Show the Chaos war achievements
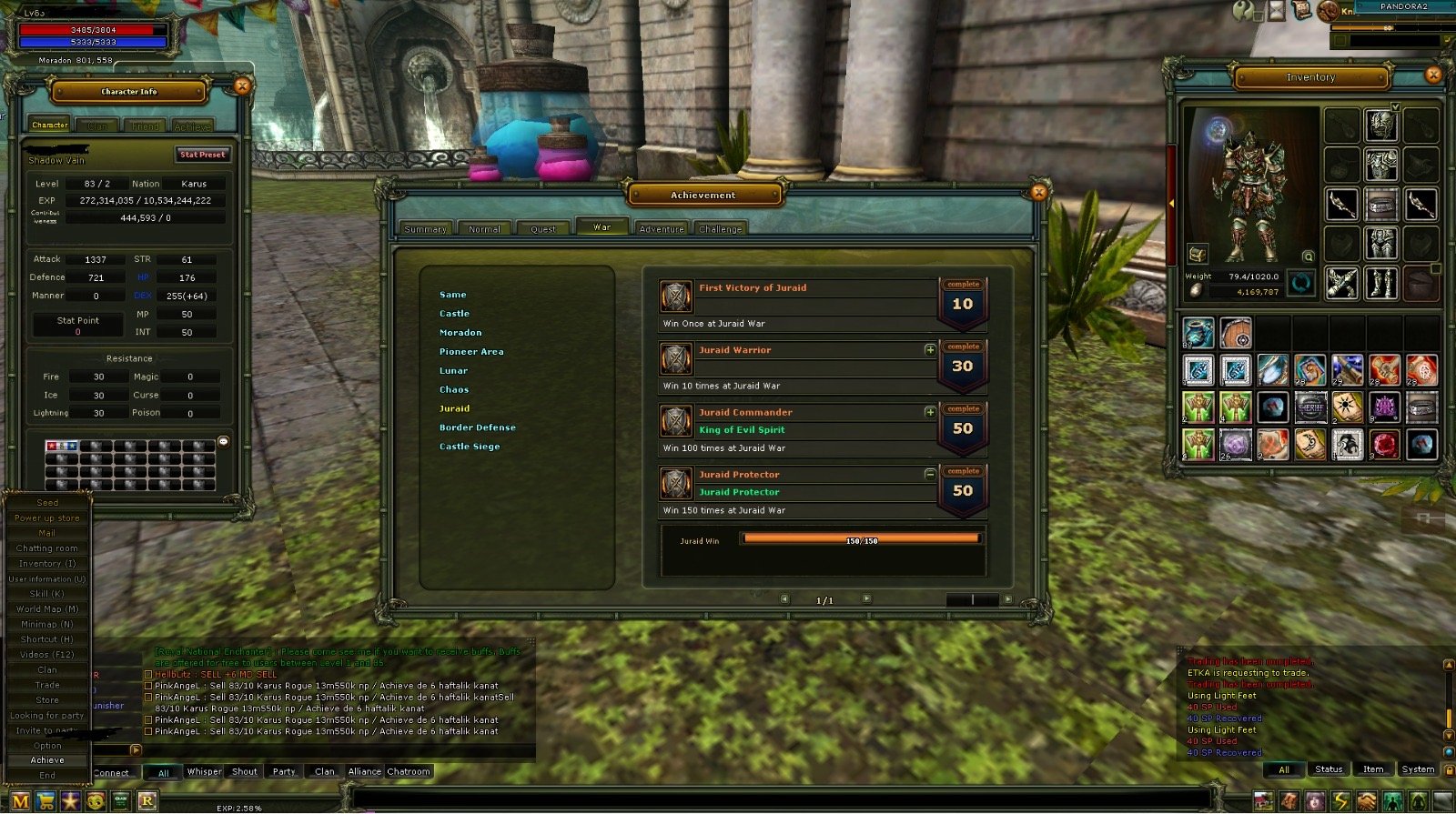Screen dimensions: 1456x814 [454, 389]
